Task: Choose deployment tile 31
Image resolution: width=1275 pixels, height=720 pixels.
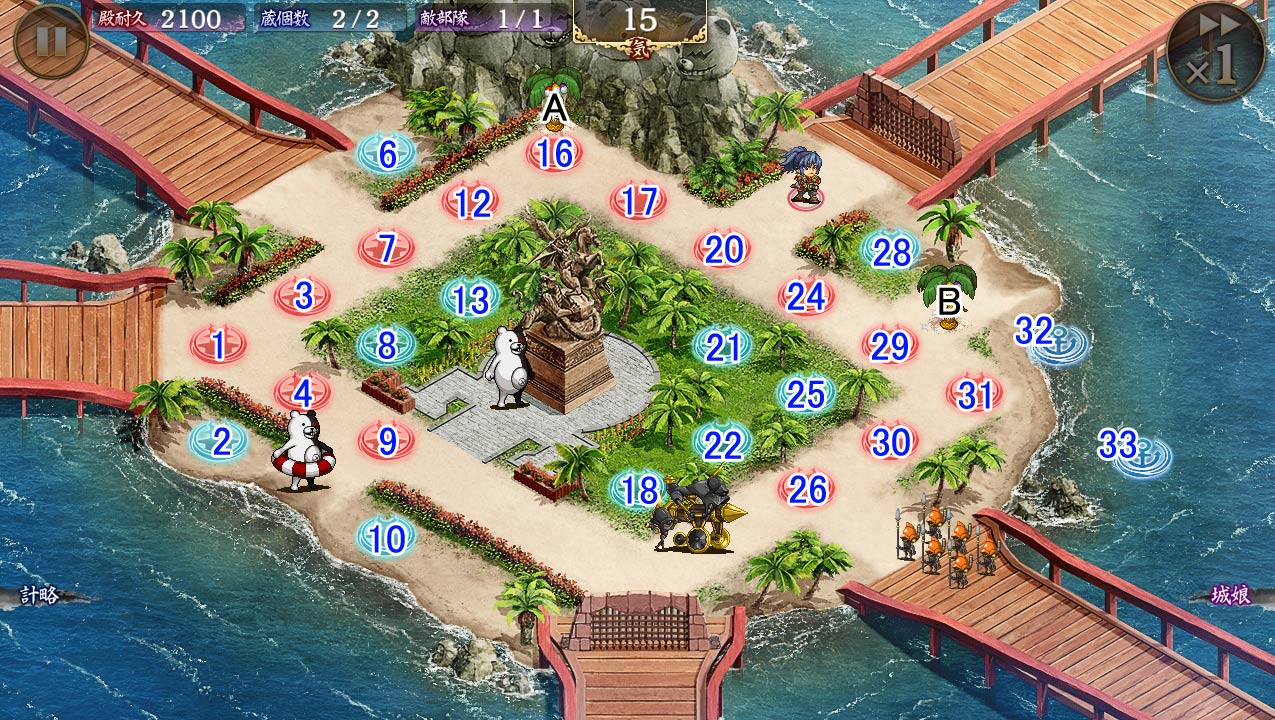Action: 974,395
